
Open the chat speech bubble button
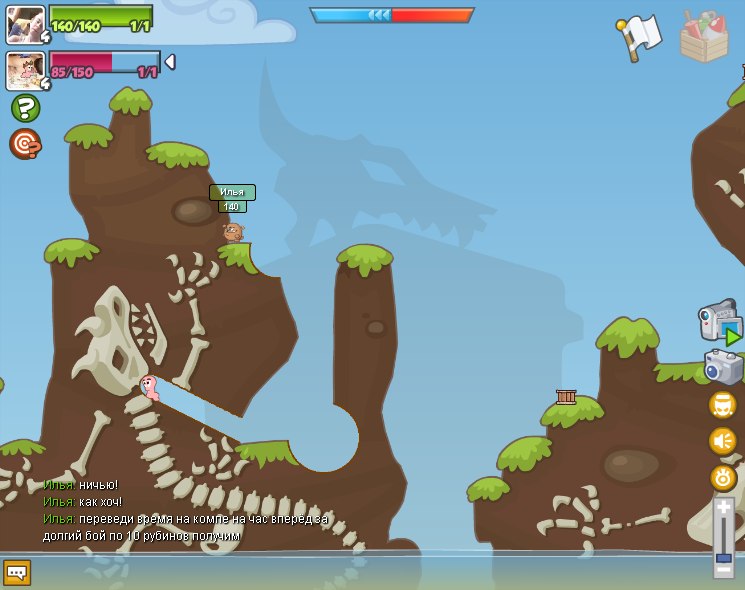[x=17, y=572]
